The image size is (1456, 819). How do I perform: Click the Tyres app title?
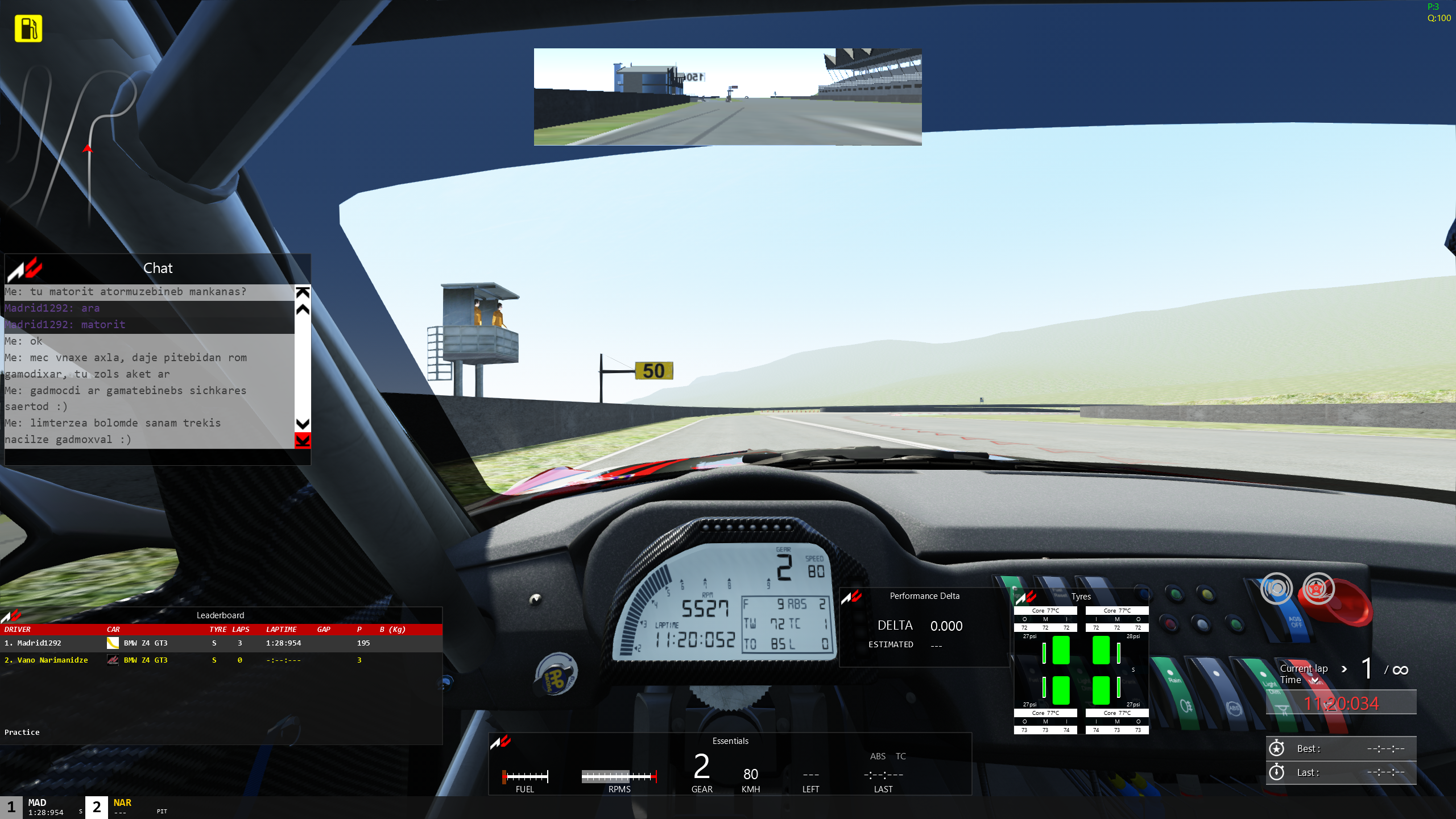click(1081, 597)
